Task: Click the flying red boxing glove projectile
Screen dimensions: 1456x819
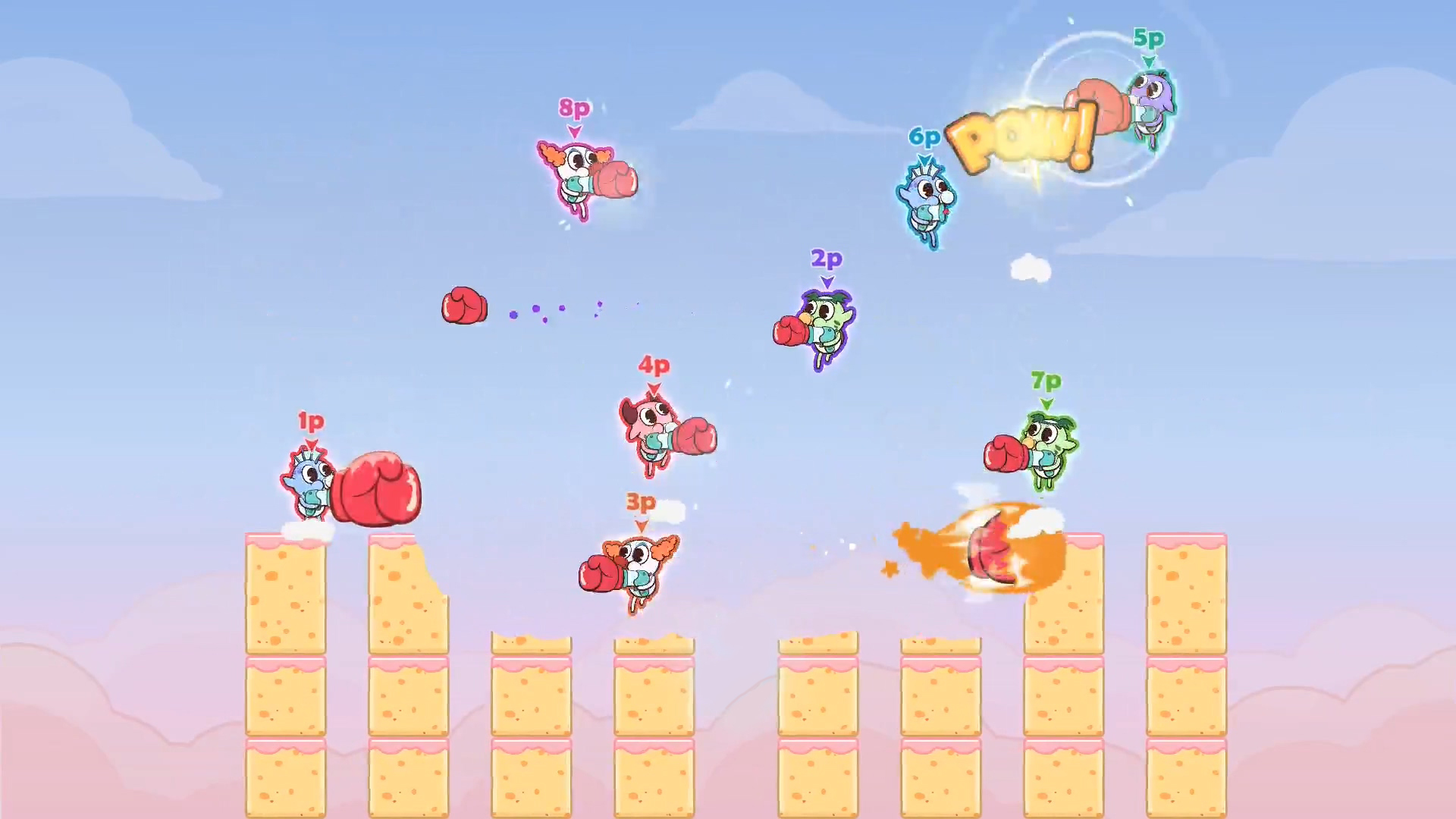Action: click(x=466, y=305)
